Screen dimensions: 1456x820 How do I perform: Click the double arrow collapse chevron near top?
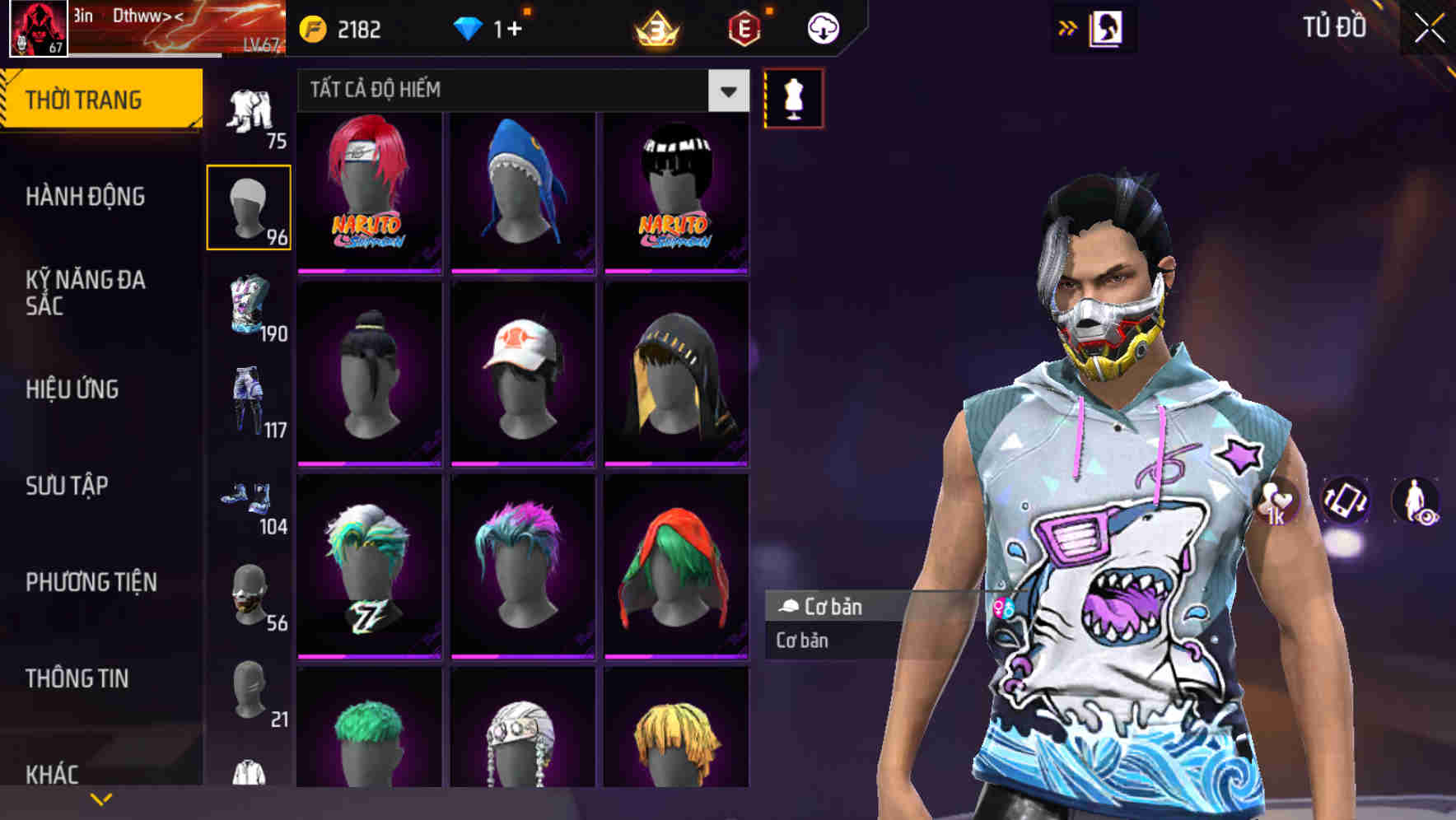tap(1068, 27)
